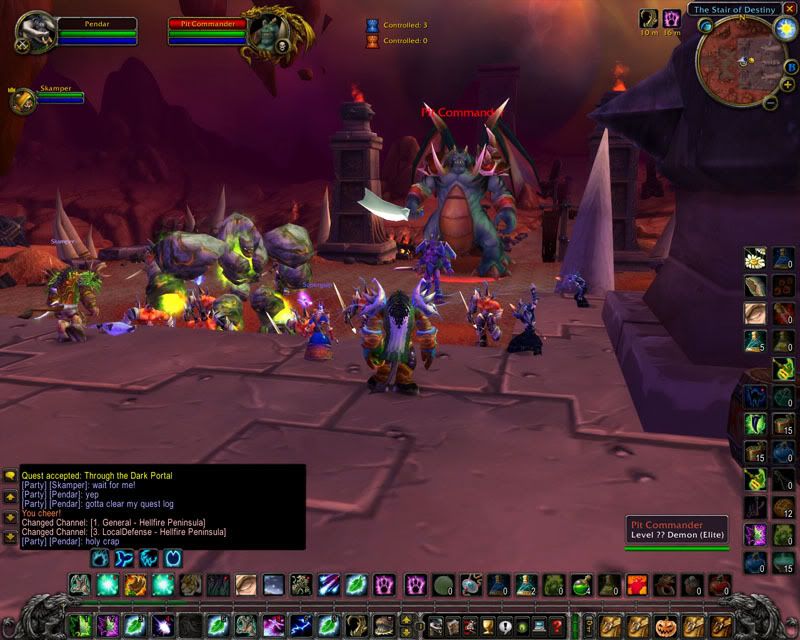Select Pendar's player portrait
The width and height of the screenshot is (800, 640).
(34, 31)
